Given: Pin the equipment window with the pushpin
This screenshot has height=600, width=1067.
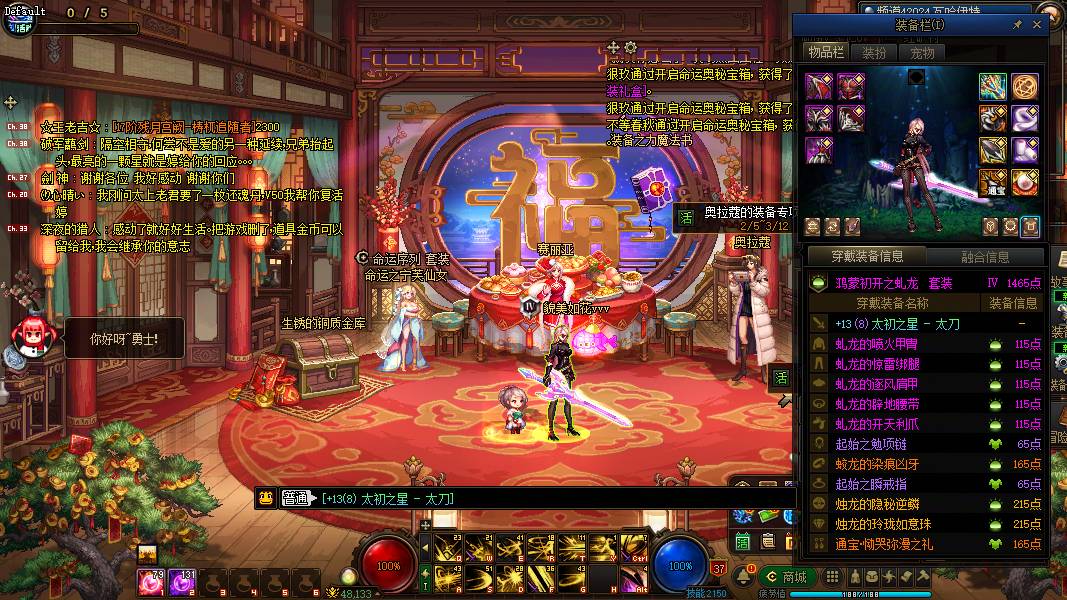Looking at the screenshot, I should point(1017,24).
